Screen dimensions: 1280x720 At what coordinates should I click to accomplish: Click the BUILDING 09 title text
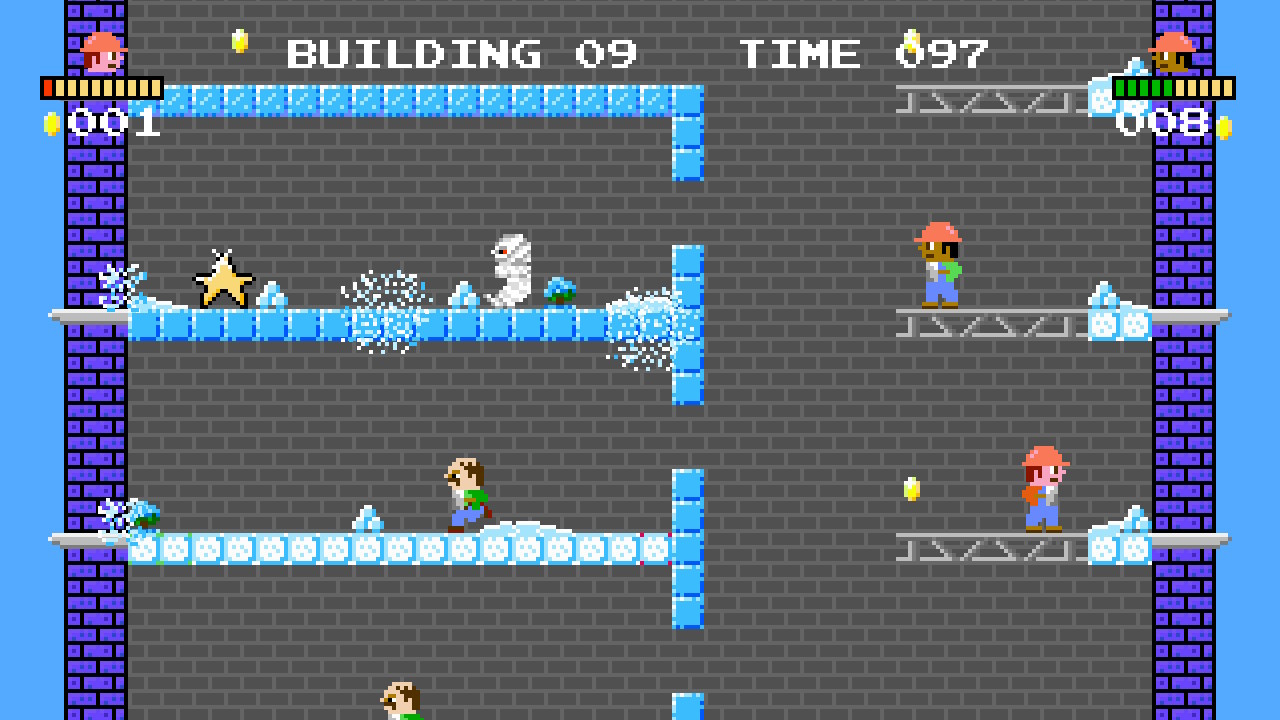[x=456, y=53]
